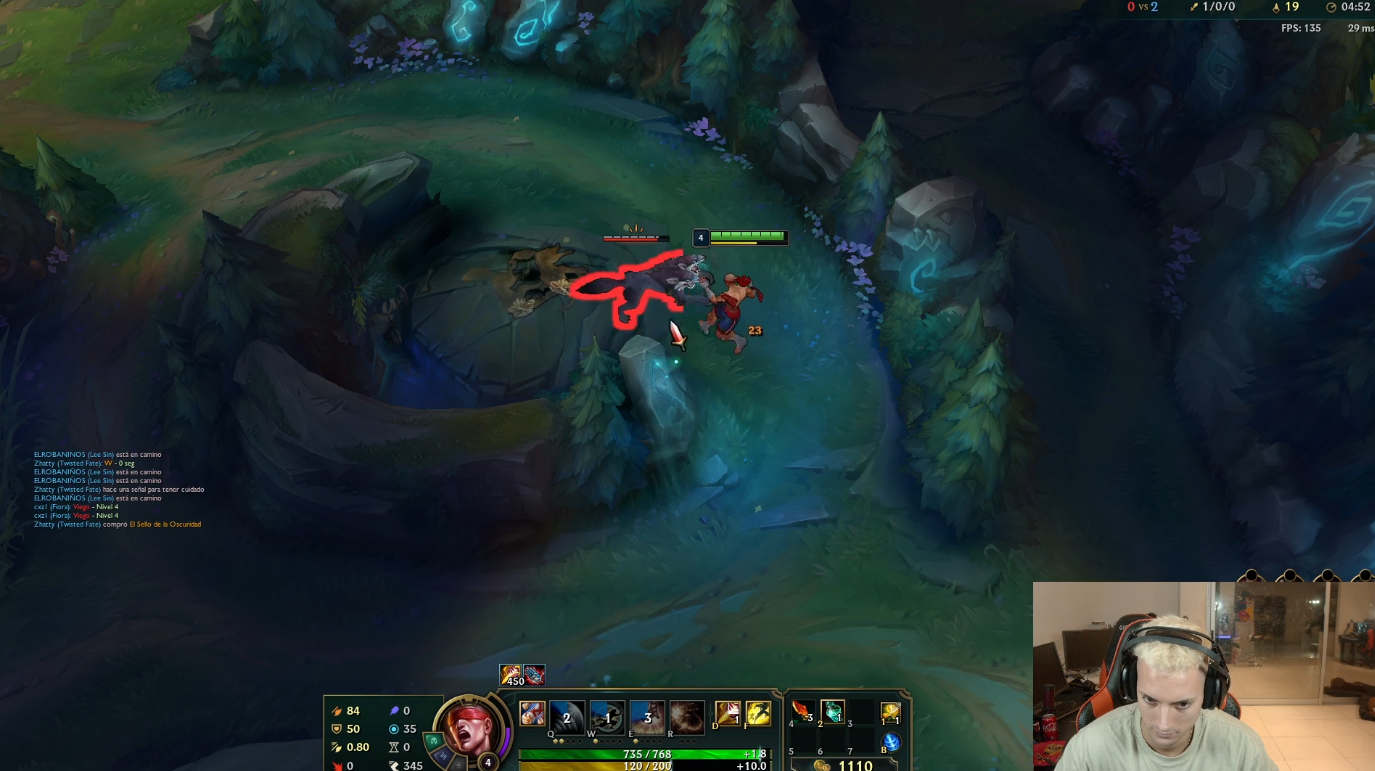
Task: Cast Sonic Wave with the Q ability icon
Action: 566,717
